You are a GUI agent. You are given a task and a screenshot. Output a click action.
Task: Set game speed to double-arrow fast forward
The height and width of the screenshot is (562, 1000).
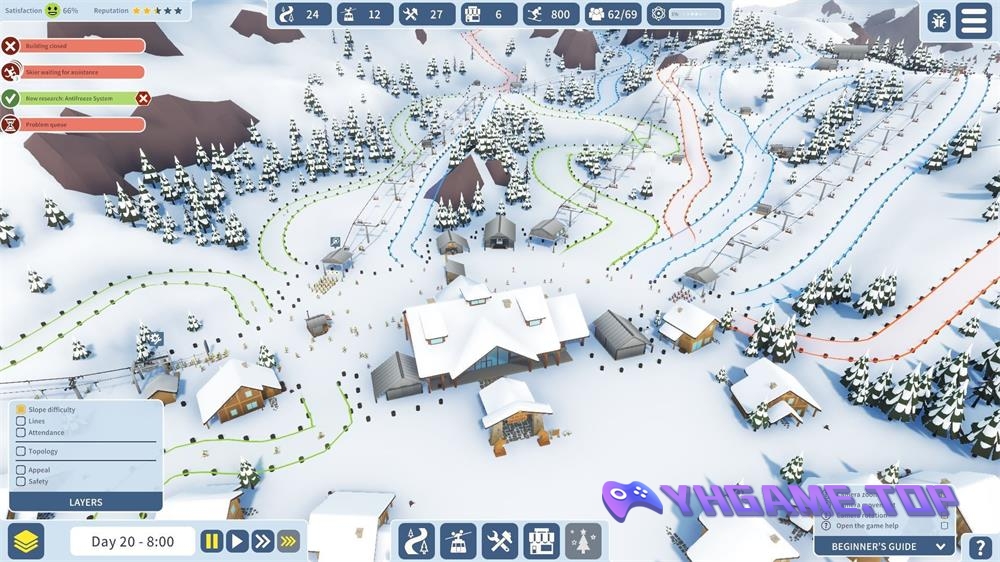(x=262, y=541)
